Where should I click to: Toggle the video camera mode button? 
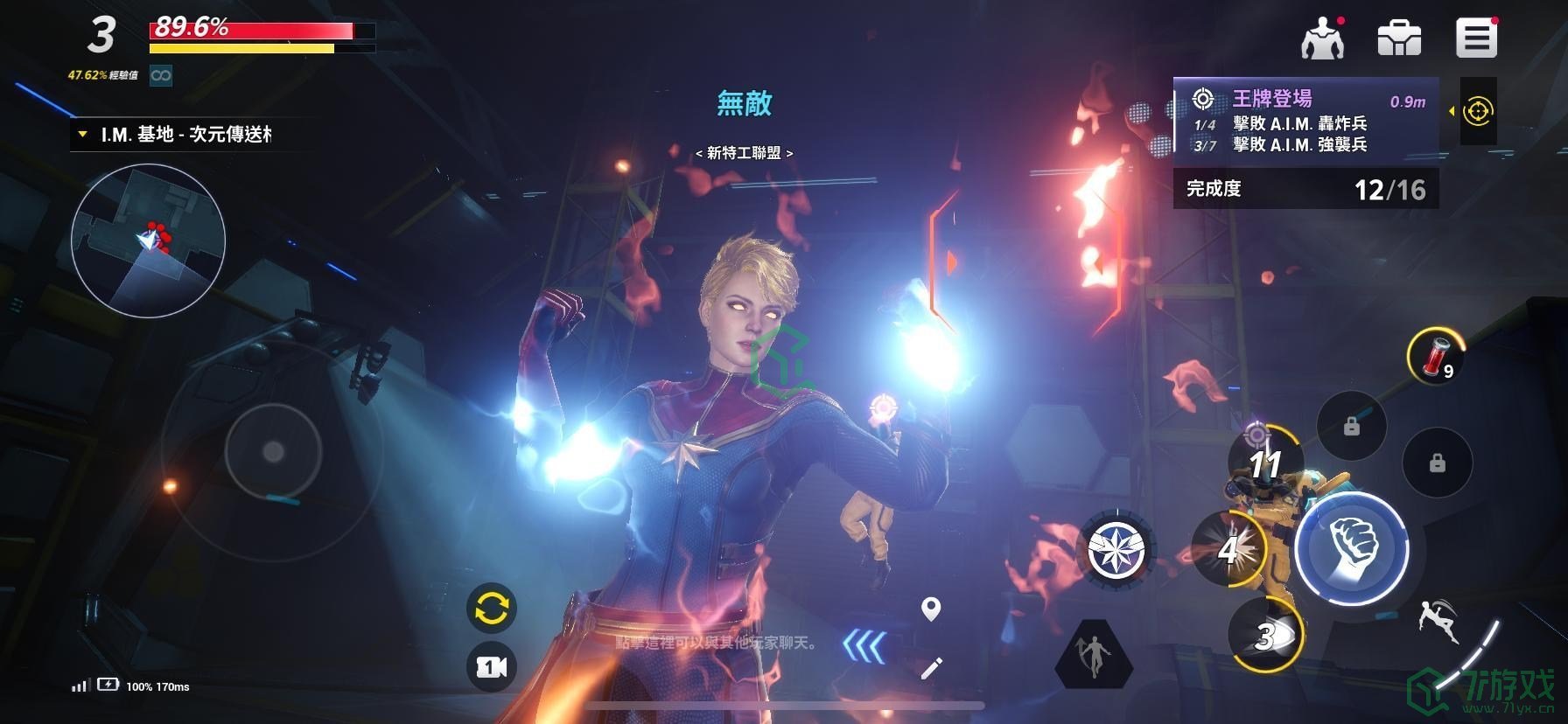491,667
